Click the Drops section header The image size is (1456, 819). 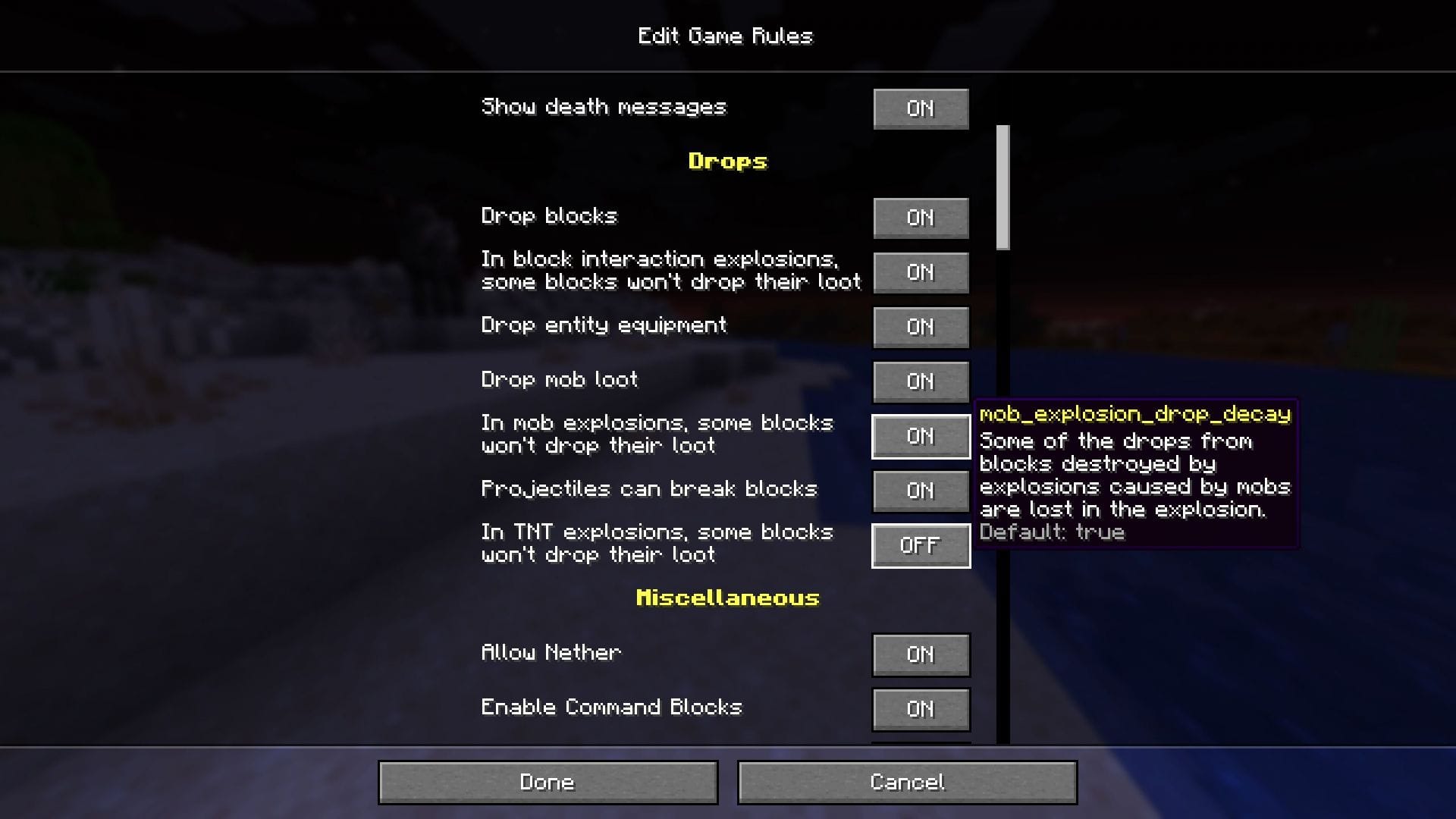point(726,161)
